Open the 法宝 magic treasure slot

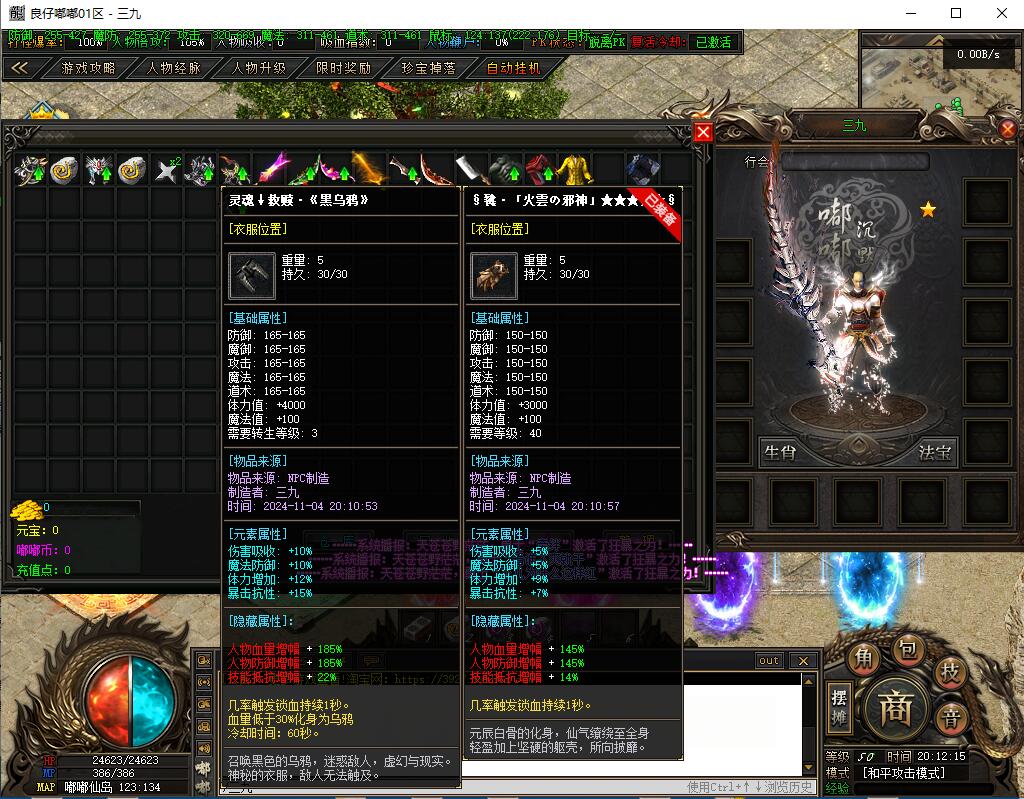936,452
